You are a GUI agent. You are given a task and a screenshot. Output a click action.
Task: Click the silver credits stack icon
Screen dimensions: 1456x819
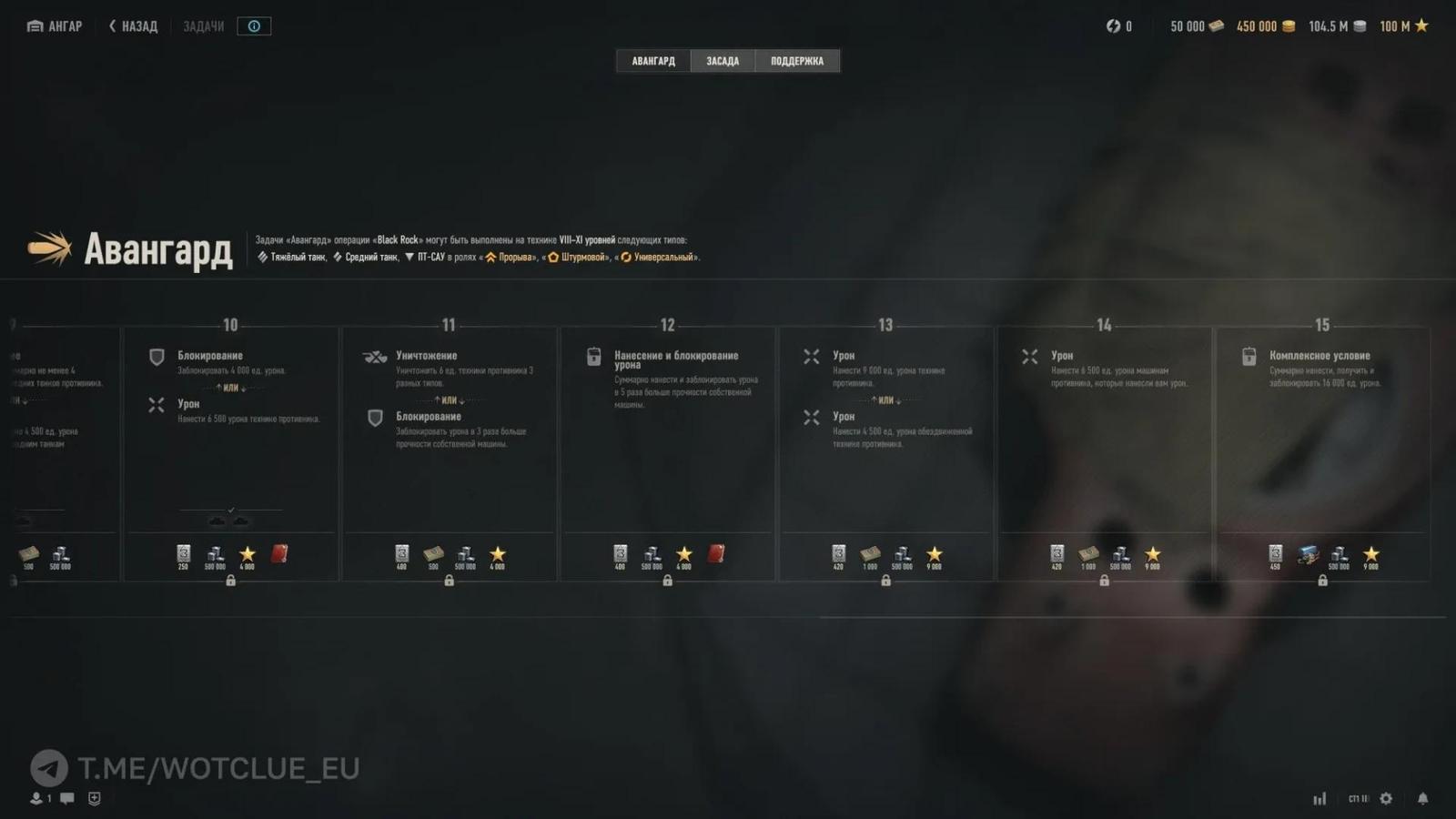[x=1359, y=25]
